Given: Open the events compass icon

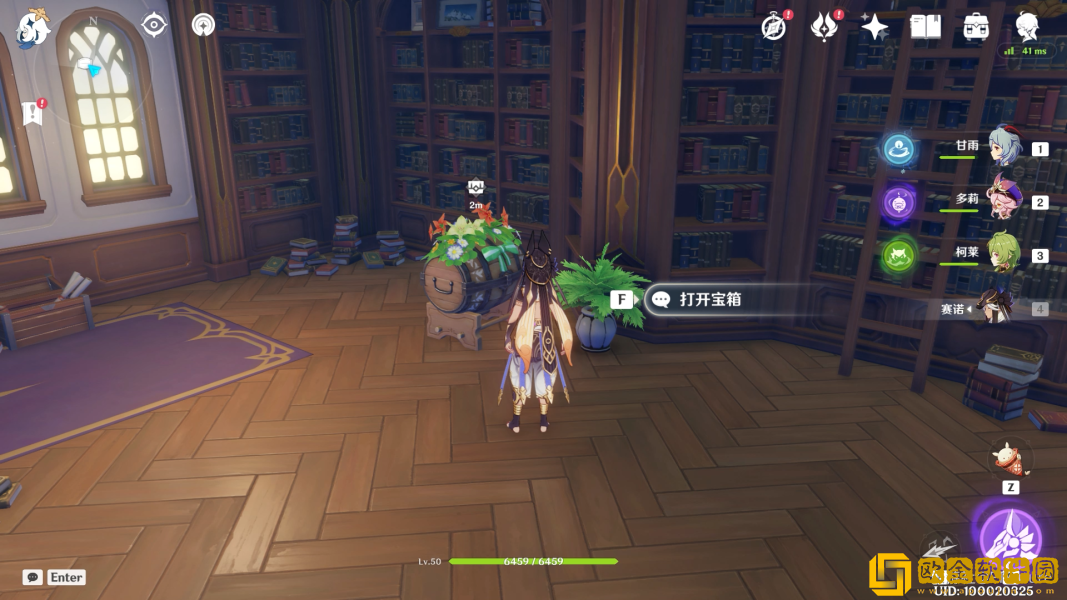Looking at the screenshot, I should point(773,27).
